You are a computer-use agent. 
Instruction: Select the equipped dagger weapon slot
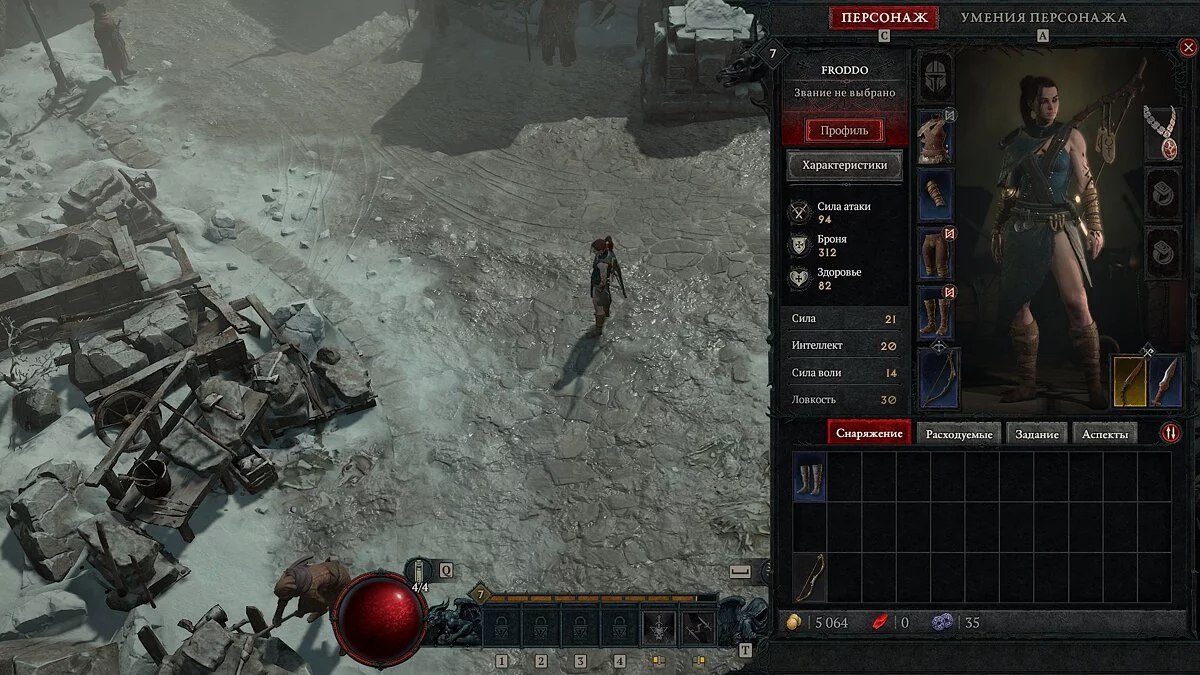pyautogui.click(x=1166, y=381)
